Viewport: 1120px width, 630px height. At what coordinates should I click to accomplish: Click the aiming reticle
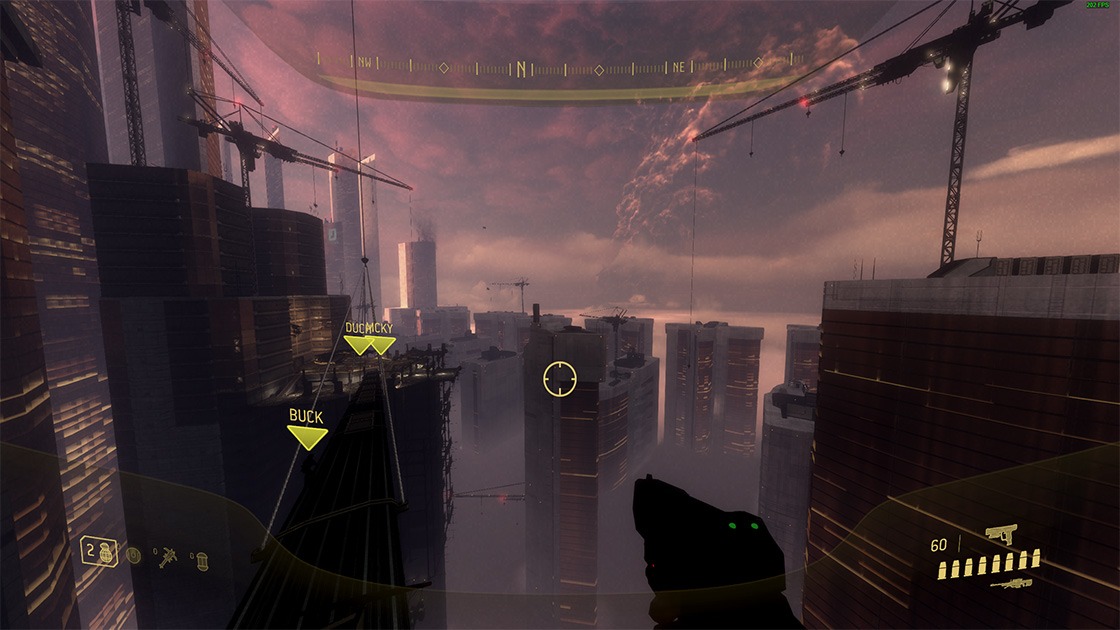560,379
